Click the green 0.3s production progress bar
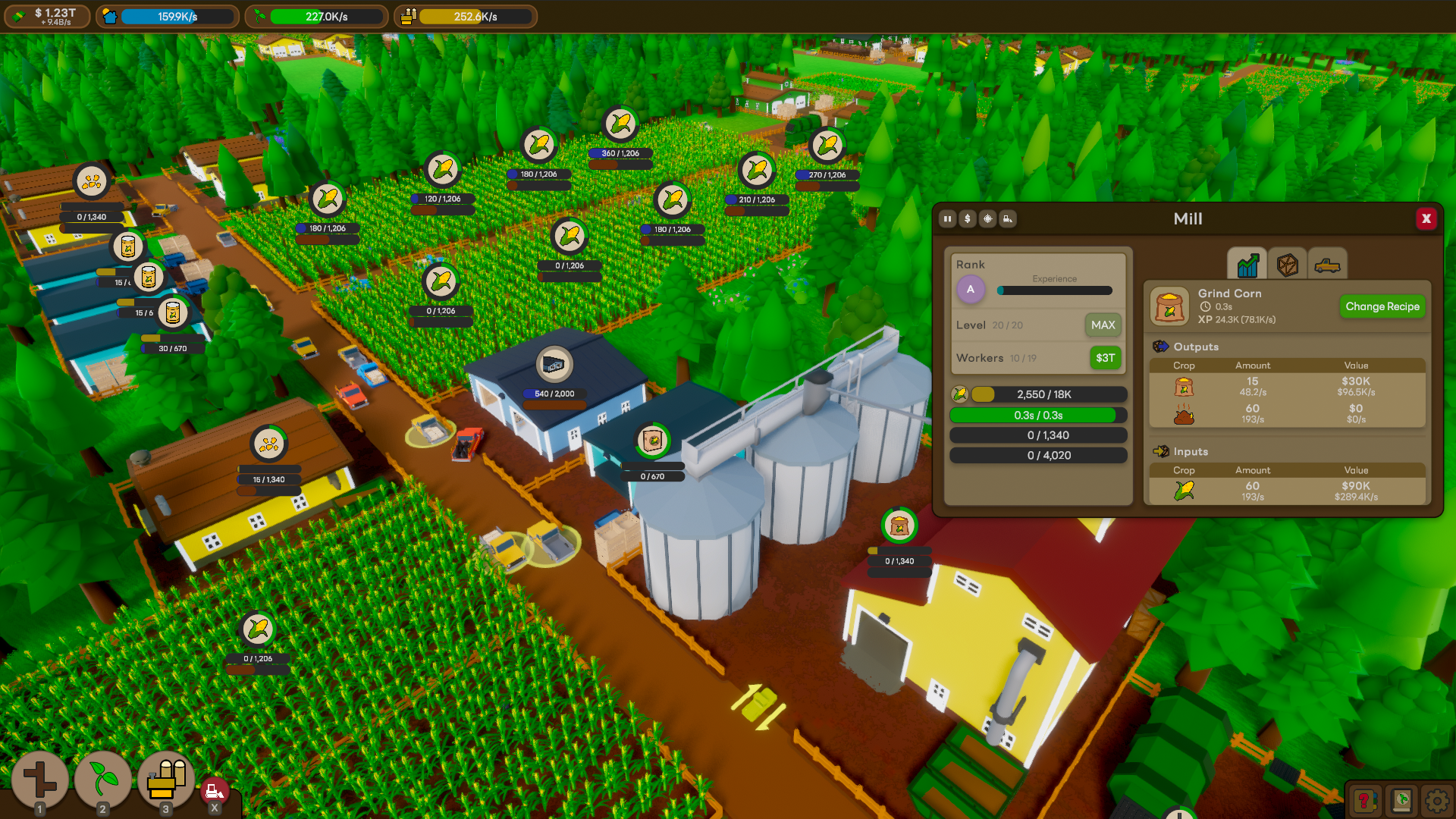 point(1039,415)
